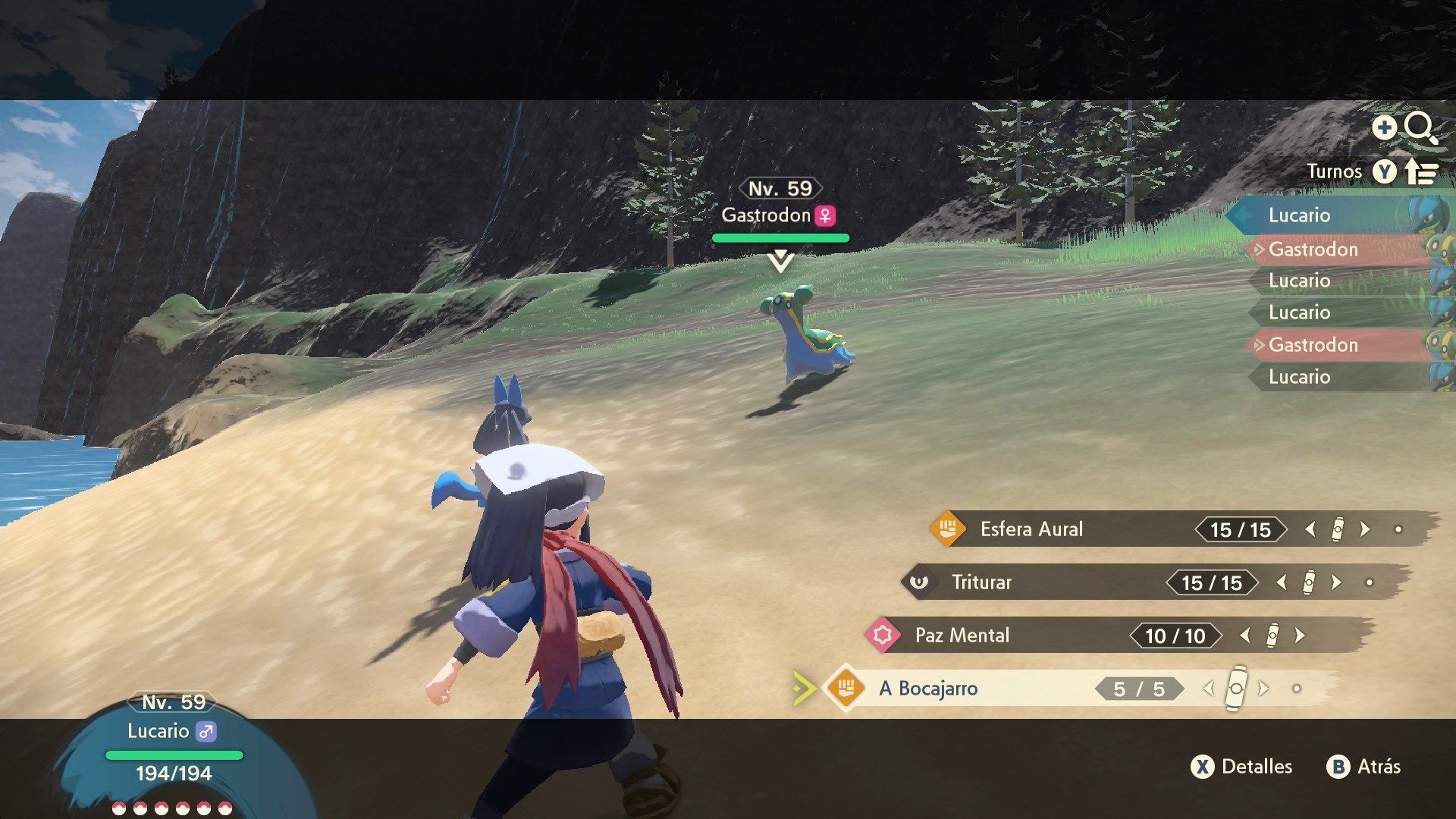Target the Gastrodon name tag marker
Image resolution: width=1456 pixels, height=819 pixels.
pyautogui.click(x=780, y=215)
